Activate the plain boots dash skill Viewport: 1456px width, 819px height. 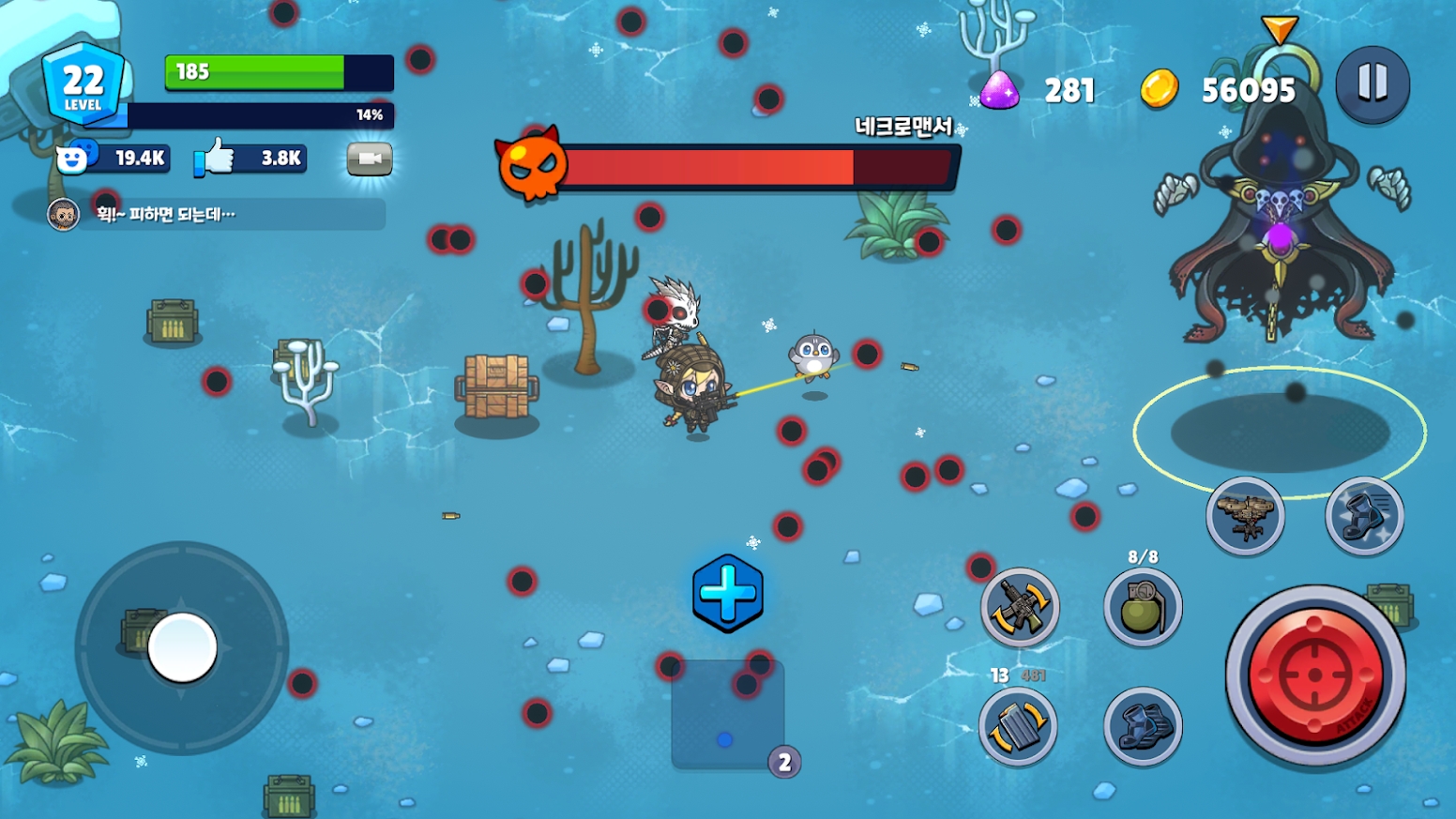click(1142, 726)
